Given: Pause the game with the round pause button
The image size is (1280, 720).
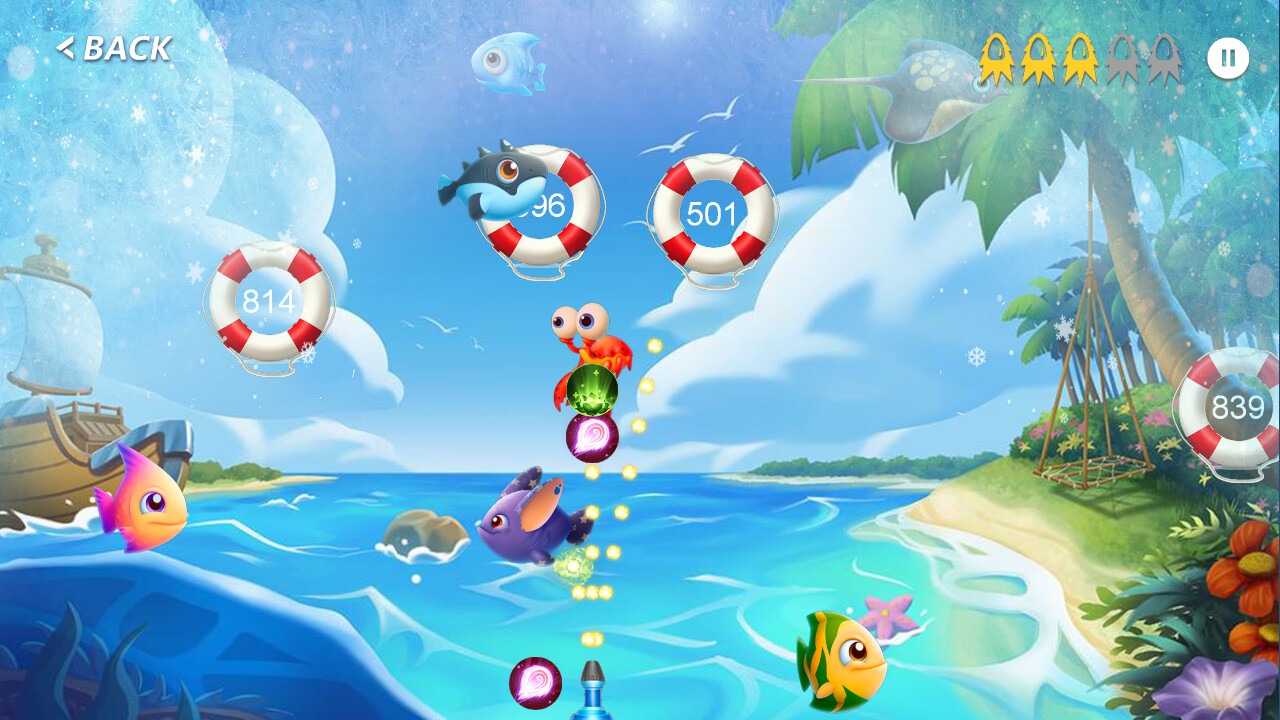Looking at the screenshot, I should 1227,58.
